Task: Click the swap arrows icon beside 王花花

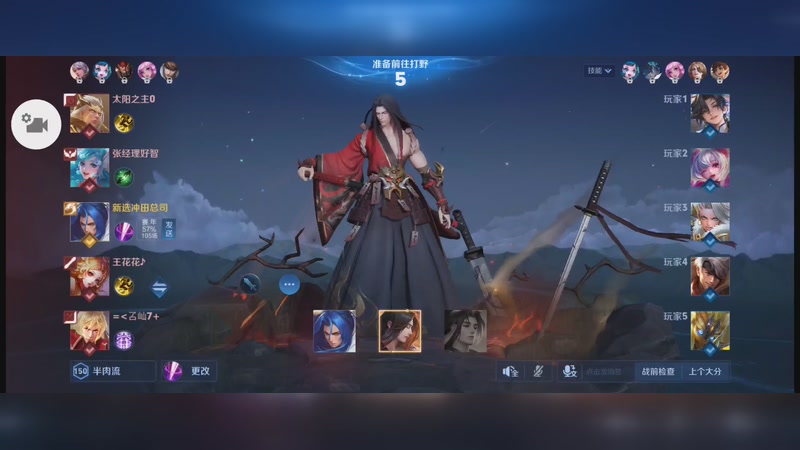Action: click(x=158, y=288)
